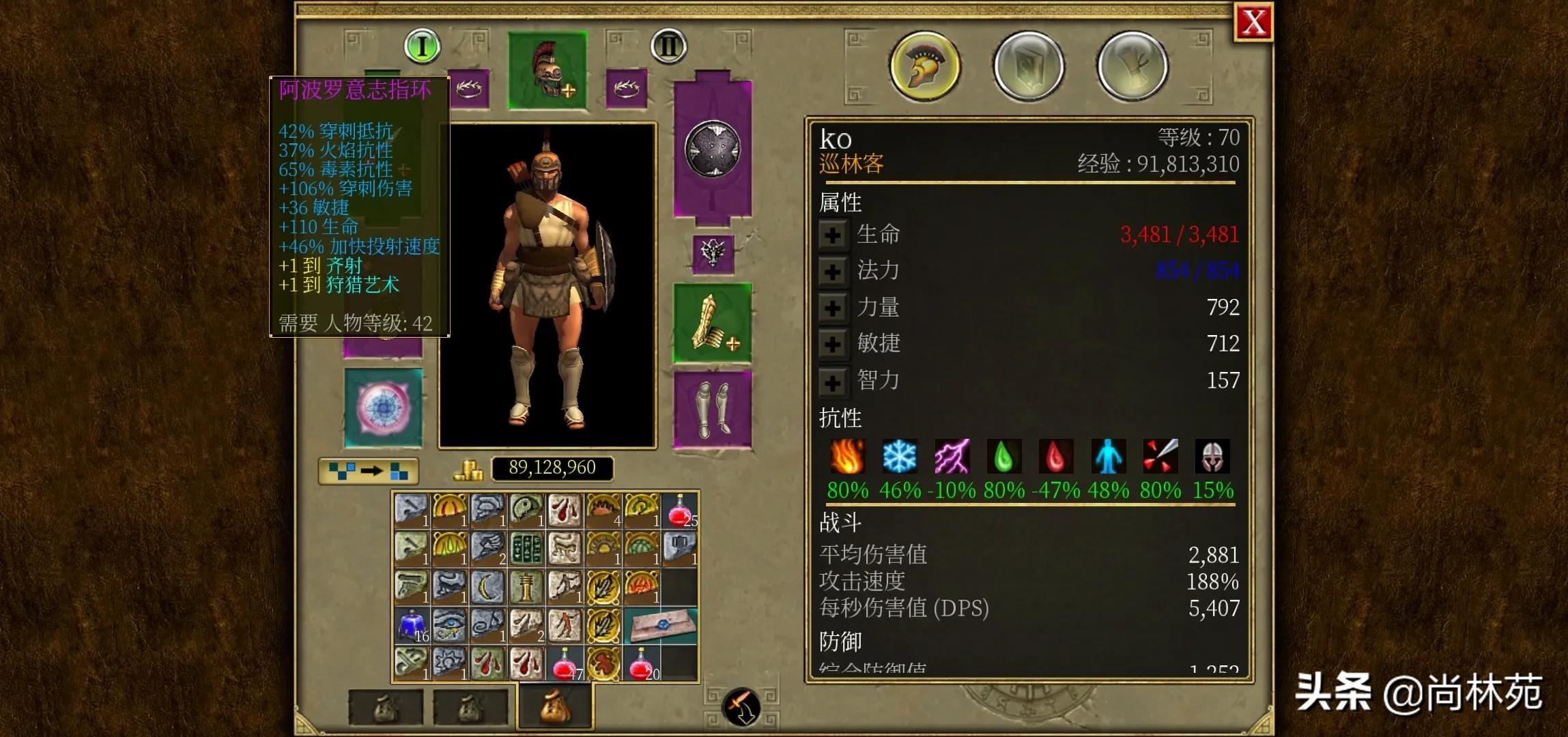Add a point to 敏捷

832,344
